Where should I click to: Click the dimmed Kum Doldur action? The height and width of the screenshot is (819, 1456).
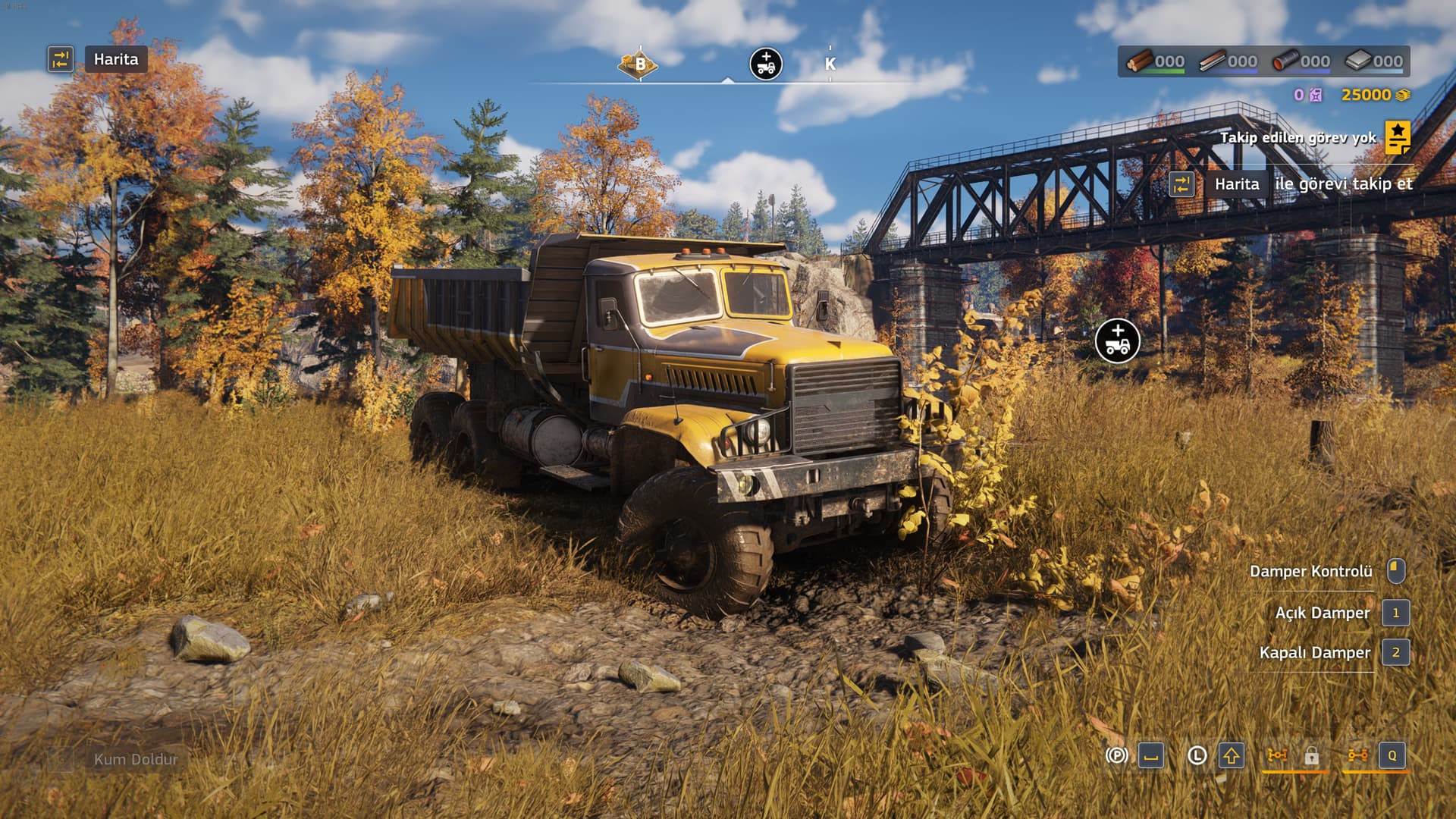(135, 759)
